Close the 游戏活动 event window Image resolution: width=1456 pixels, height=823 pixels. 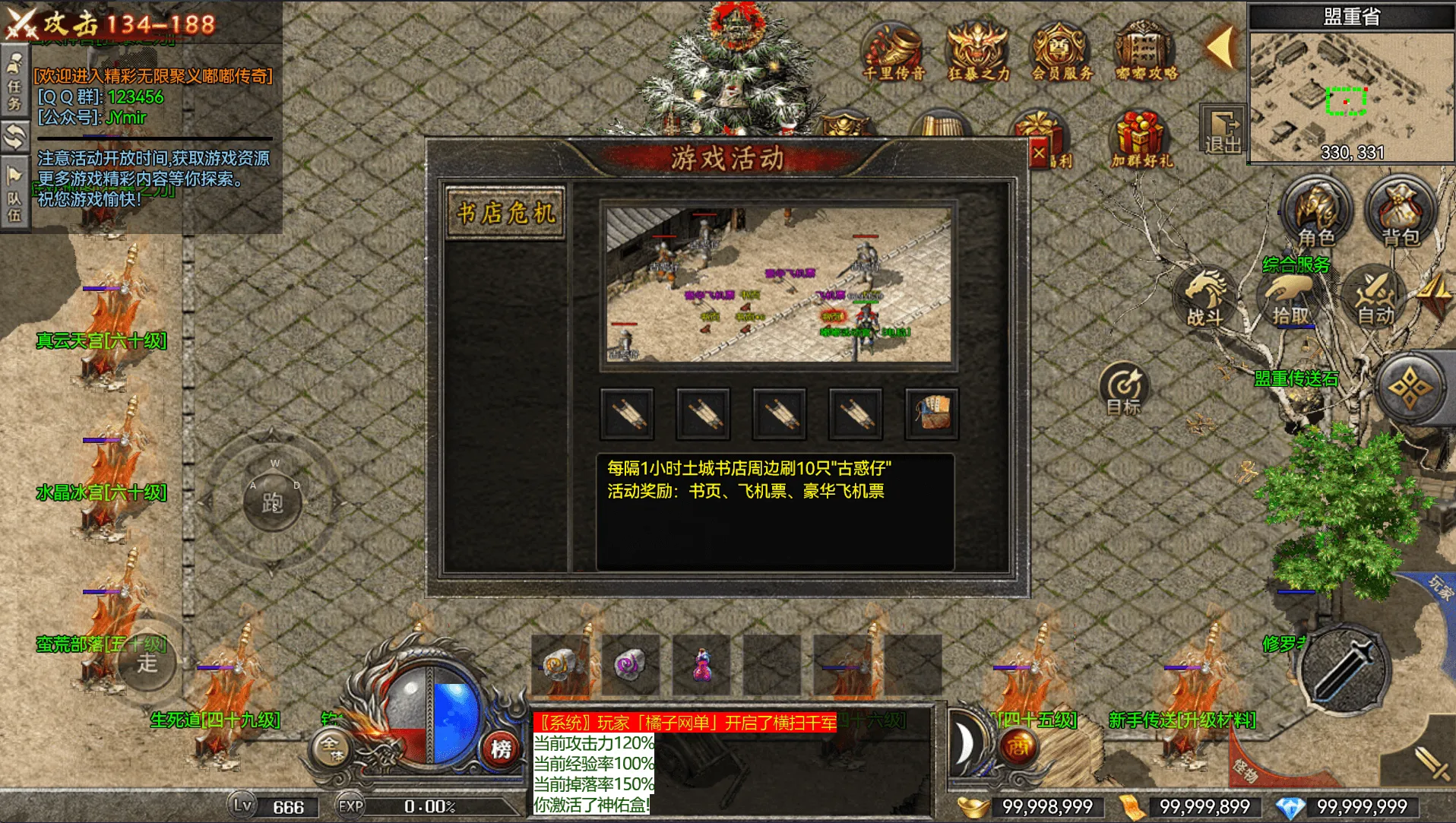(x=1039, y=154)
